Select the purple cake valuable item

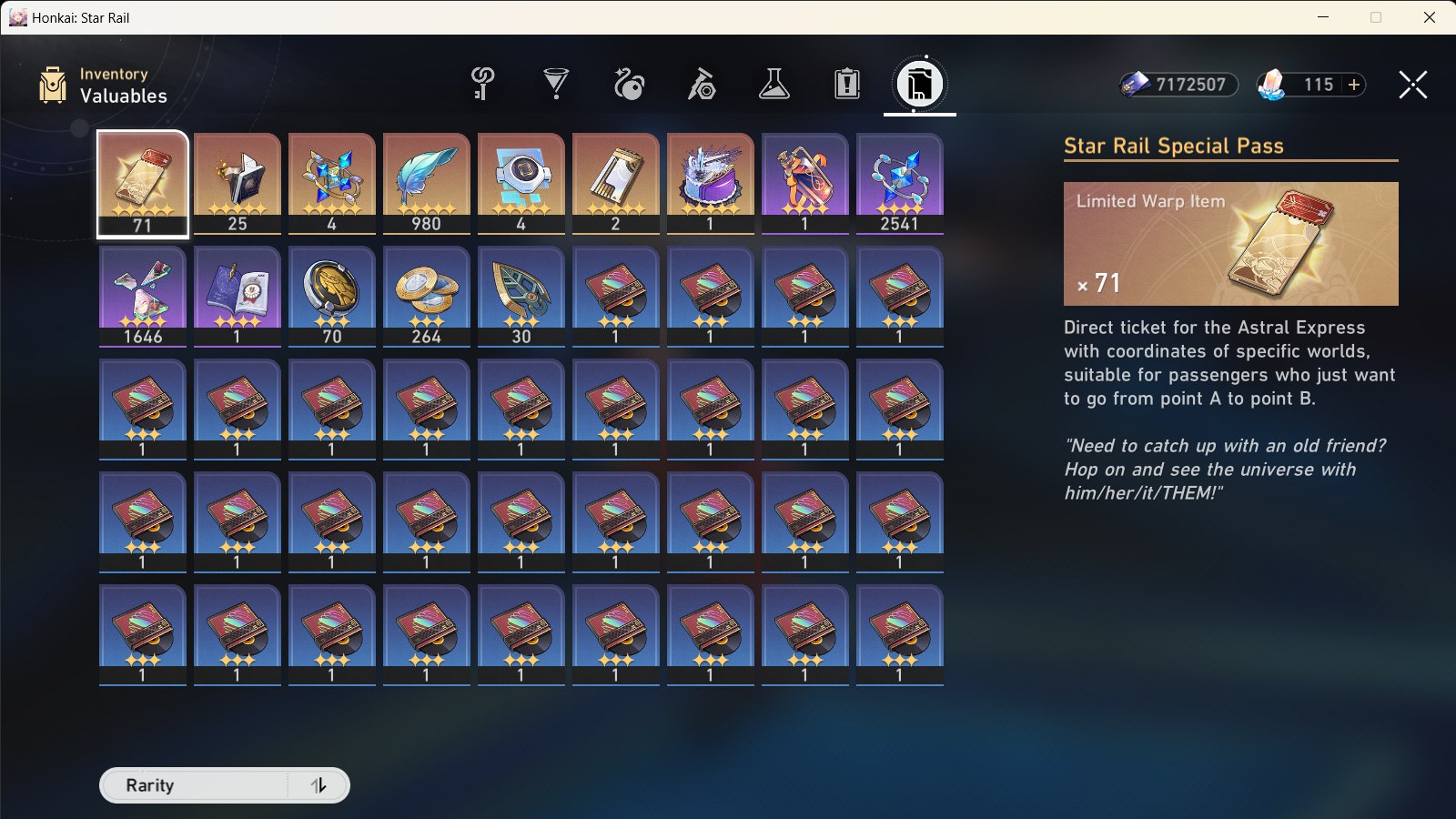click(x=710, y=182)
